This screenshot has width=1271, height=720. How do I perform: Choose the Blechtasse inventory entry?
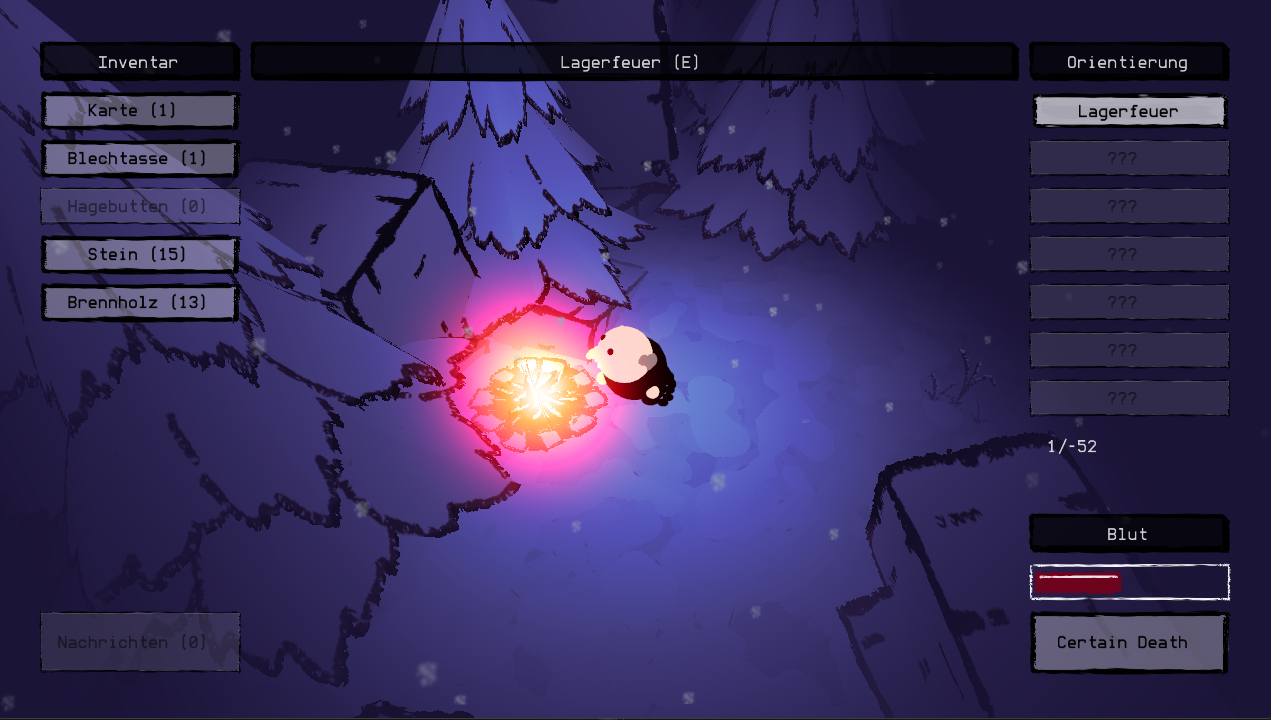point(139,158)
